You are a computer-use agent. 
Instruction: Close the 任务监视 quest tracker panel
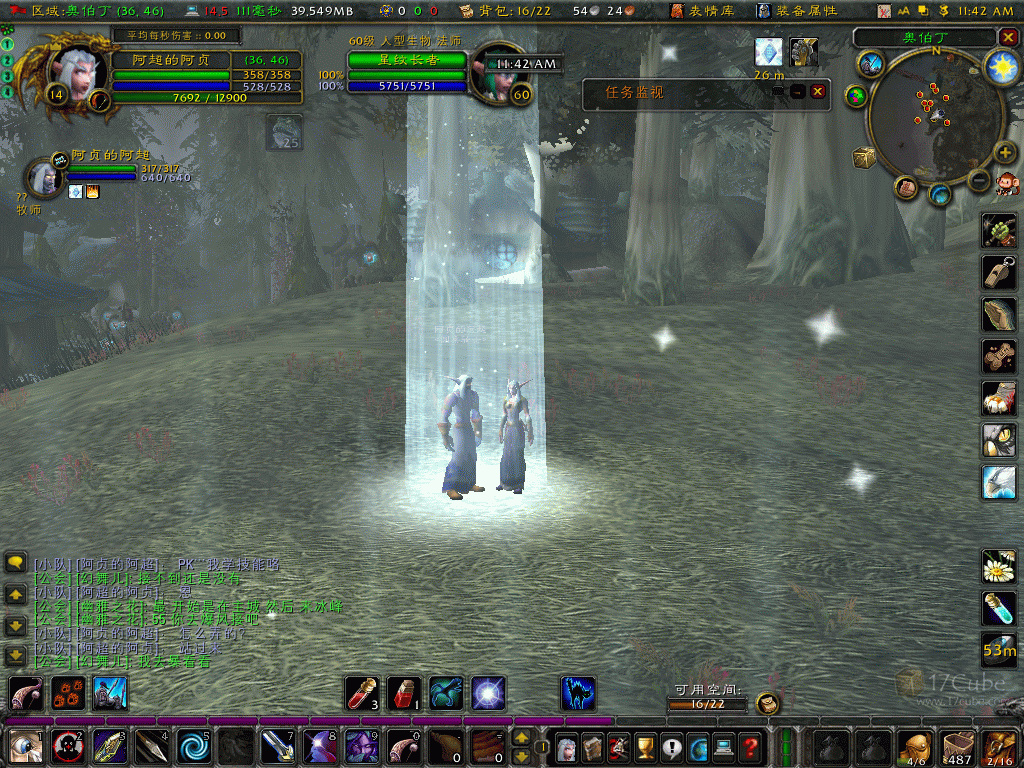(x=818, y=91)
